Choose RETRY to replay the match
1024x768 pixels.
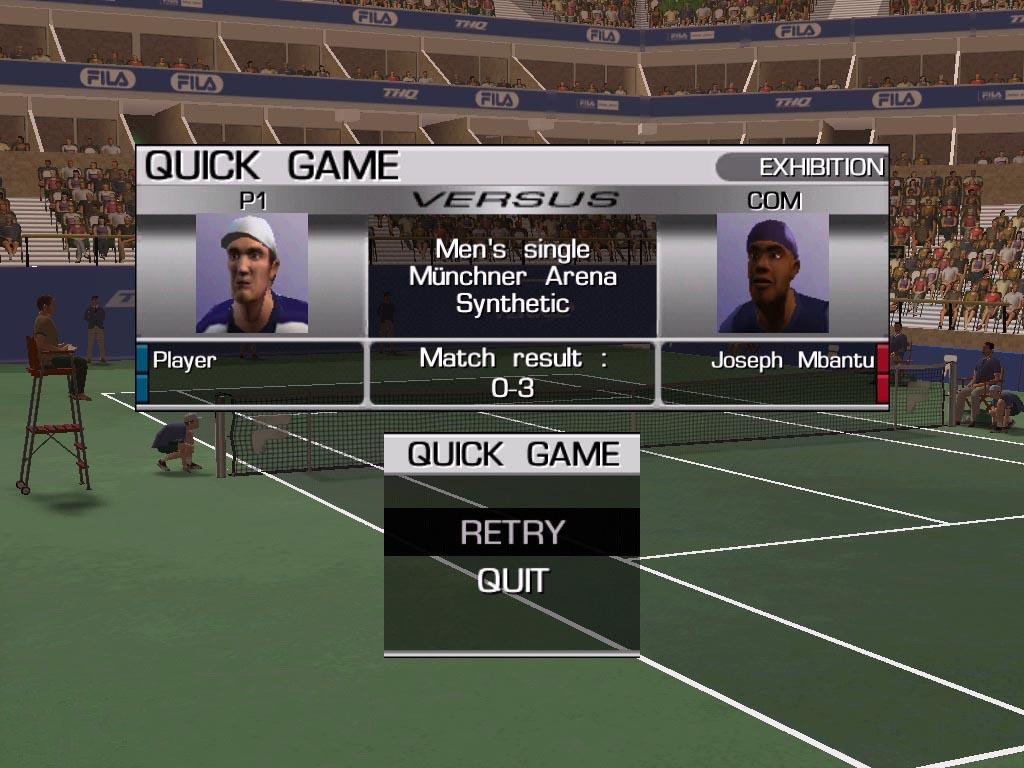pyautogui.click(x=512, y=532)
